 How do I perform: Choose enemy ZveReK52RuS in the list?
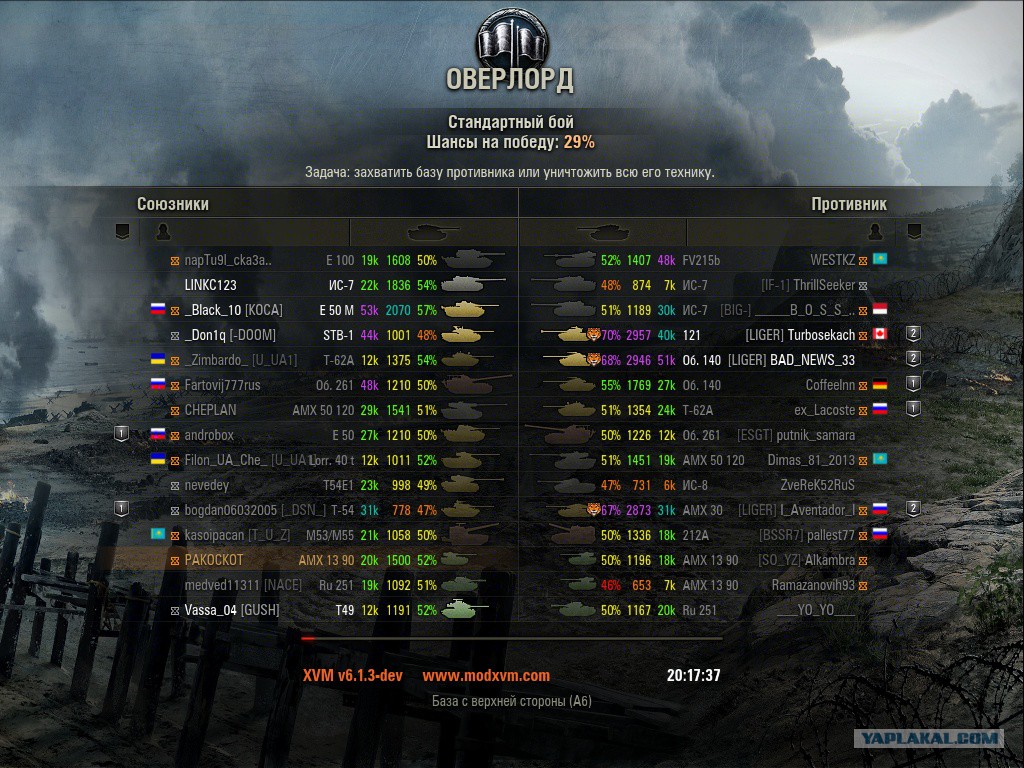click(x=817, y=485)
